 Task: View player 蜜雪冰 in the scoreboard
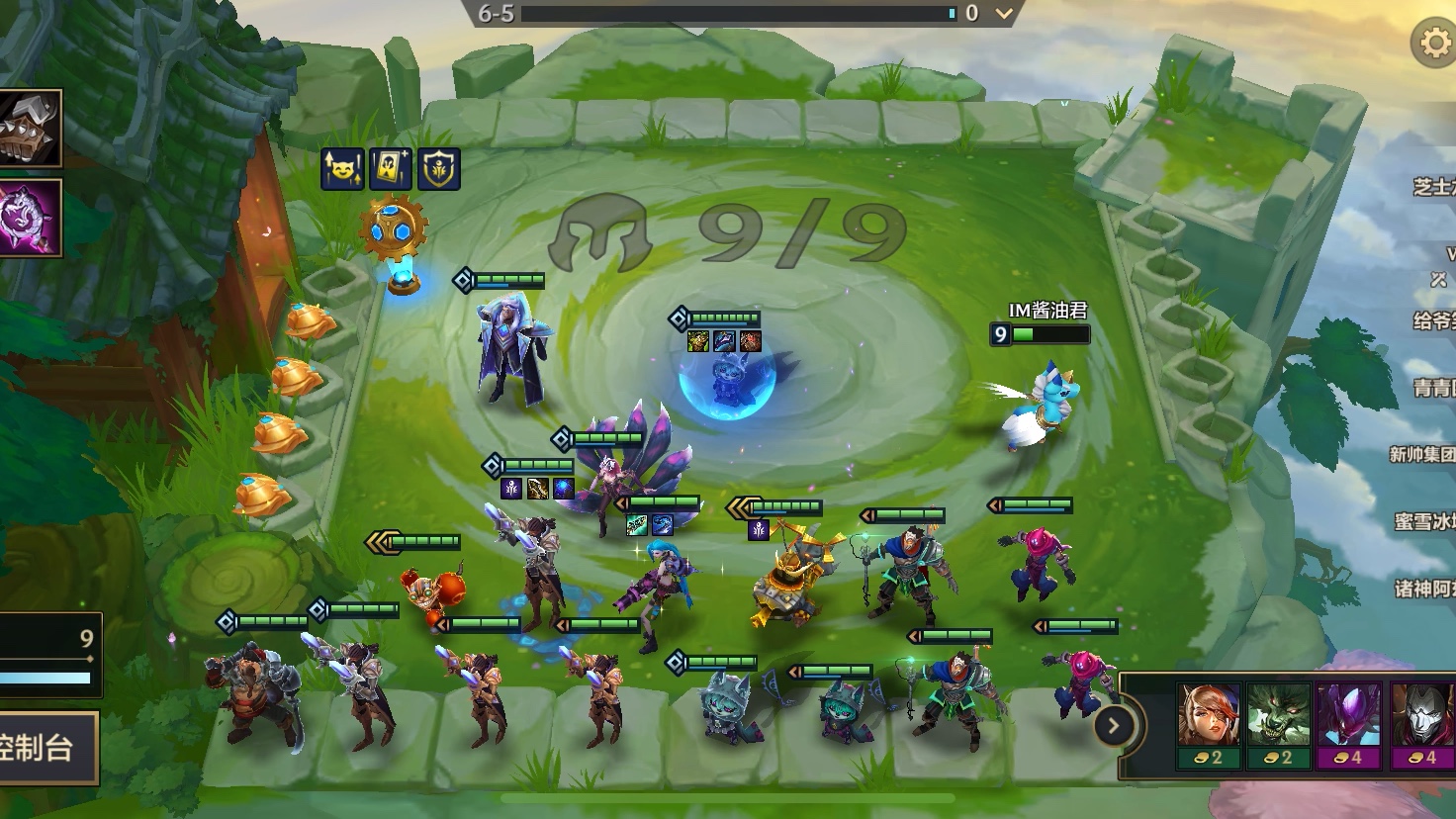[x=1424, y=521]
